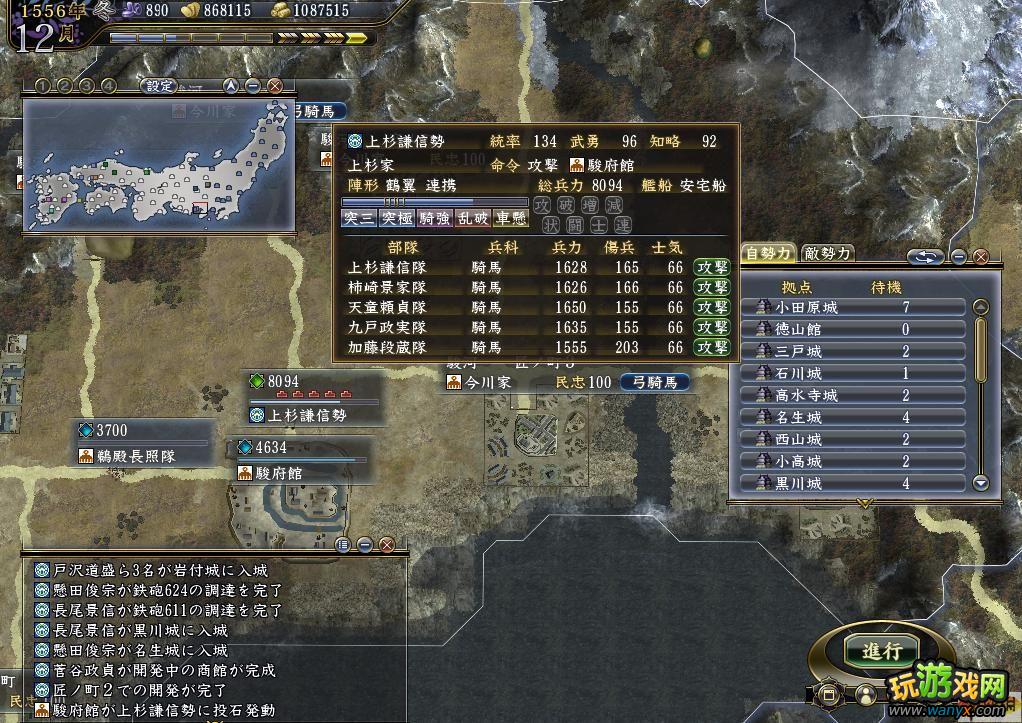Screen dimensions: 1022x723
Task: Click the 進行 advance button
Action: [x=881, y=651]
